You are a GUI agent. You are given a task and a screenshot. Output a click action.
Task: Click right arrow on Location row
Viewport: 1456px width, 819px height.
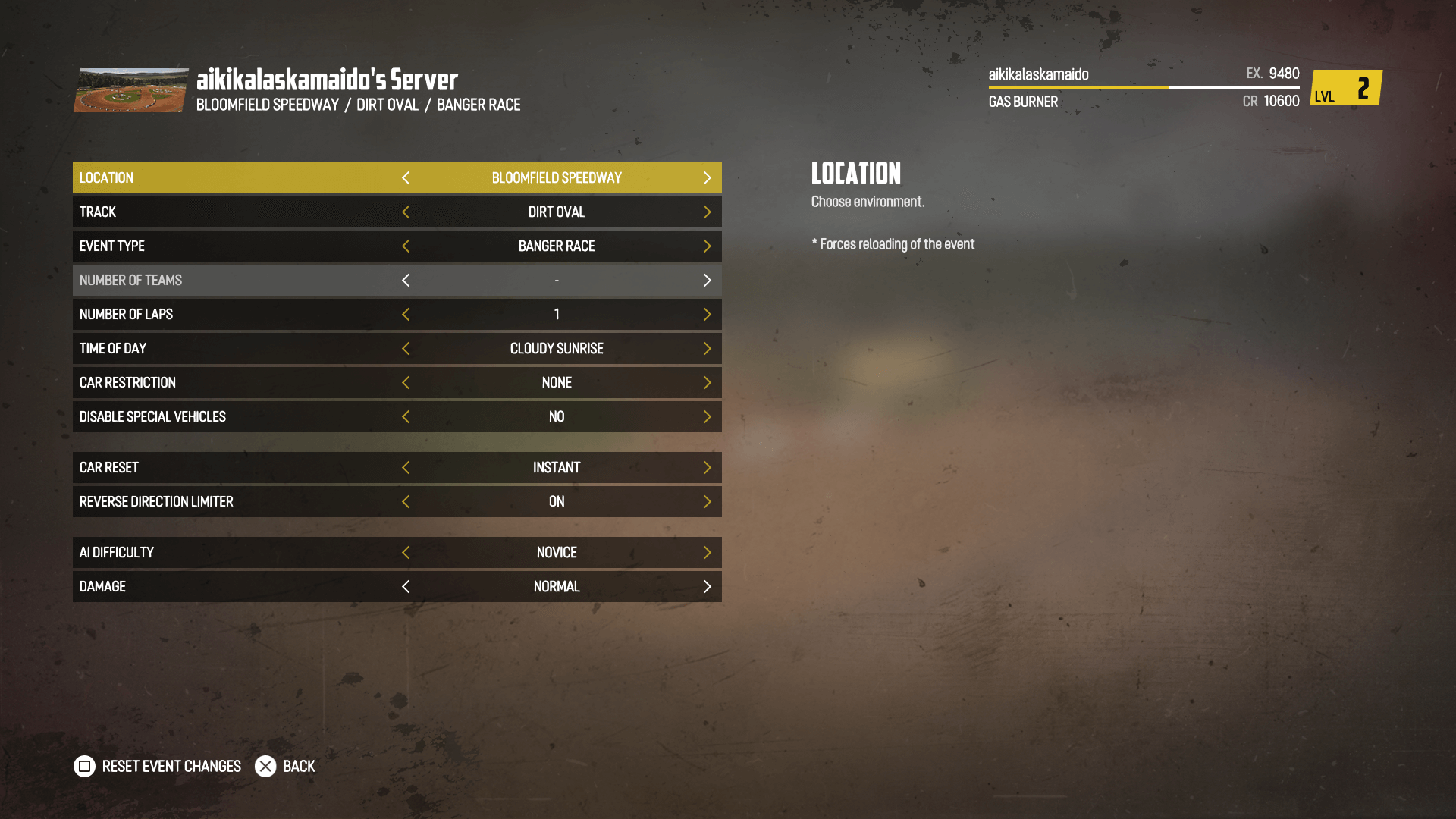point(707,177)
